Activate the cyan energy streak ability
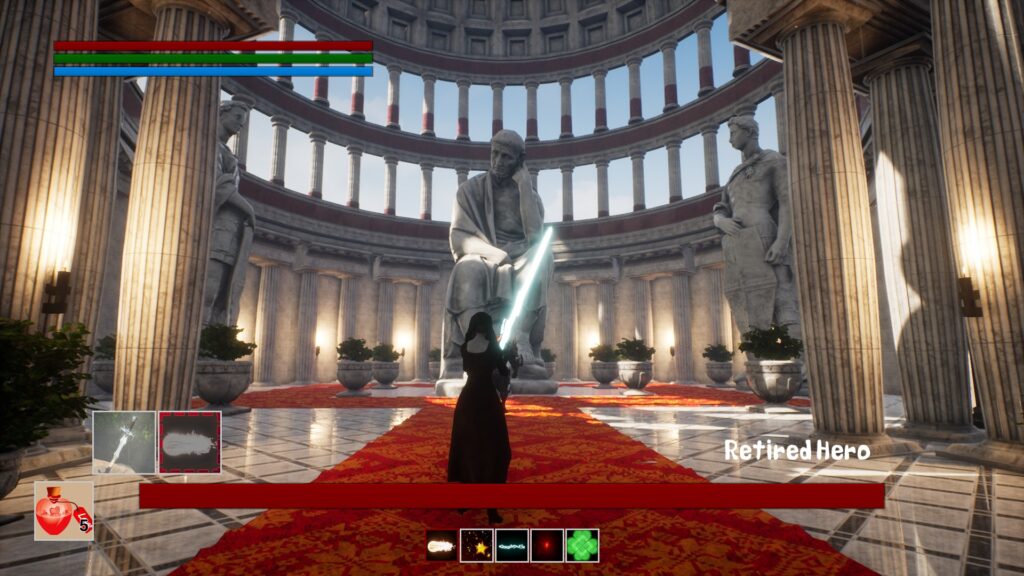Viewport: 1024px width, 576px height. (x=512, y=545)
